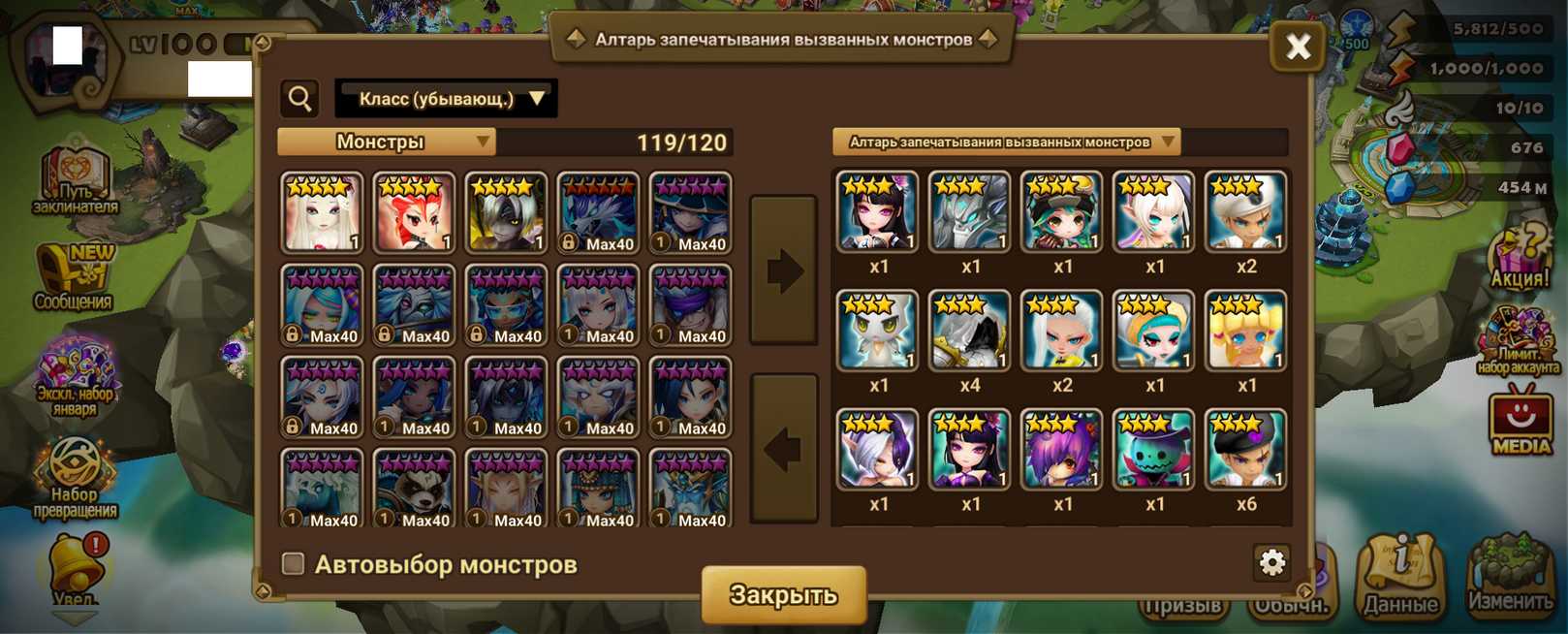Screen dimensions: 1568x634
Task: Select the green zombie-faced sealed monster
Action: click(1153, 451)
